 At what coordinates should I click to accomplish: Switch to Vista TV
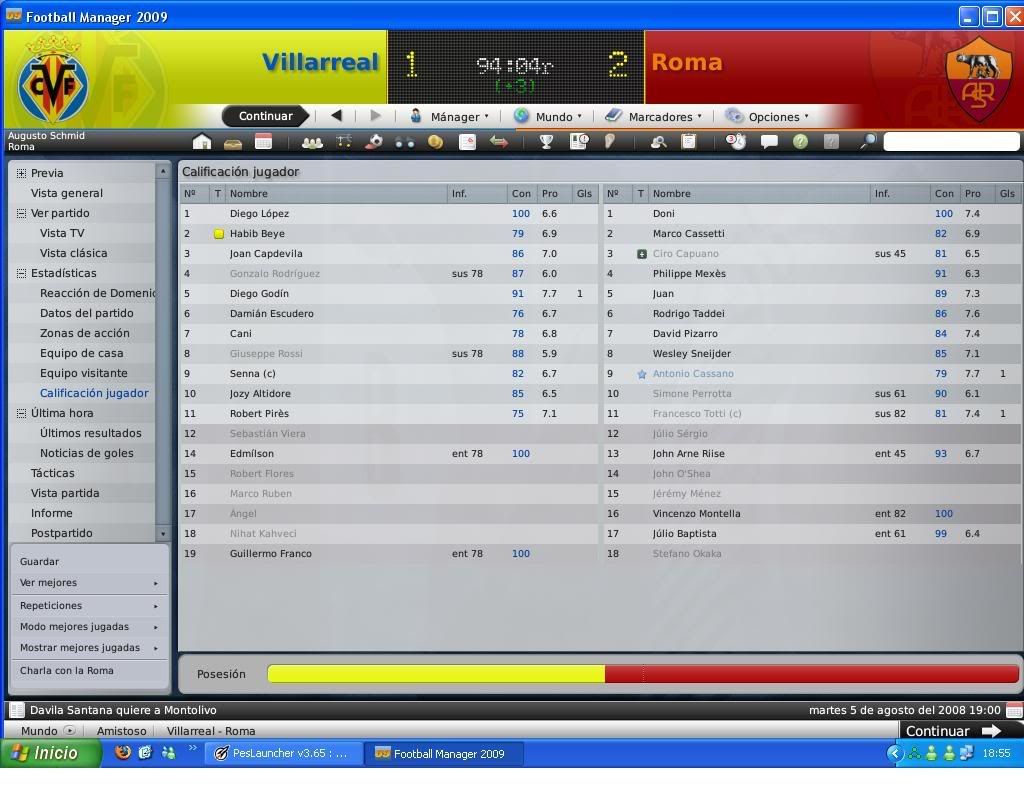point(62,233)
